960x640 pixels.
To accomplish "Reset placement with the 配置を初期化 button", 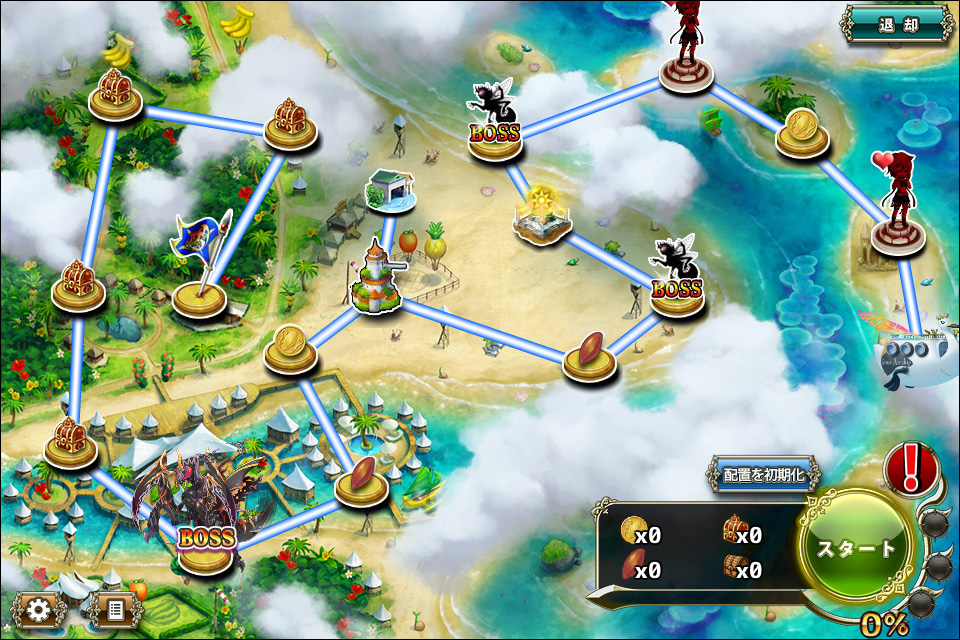I will (764, 474).
